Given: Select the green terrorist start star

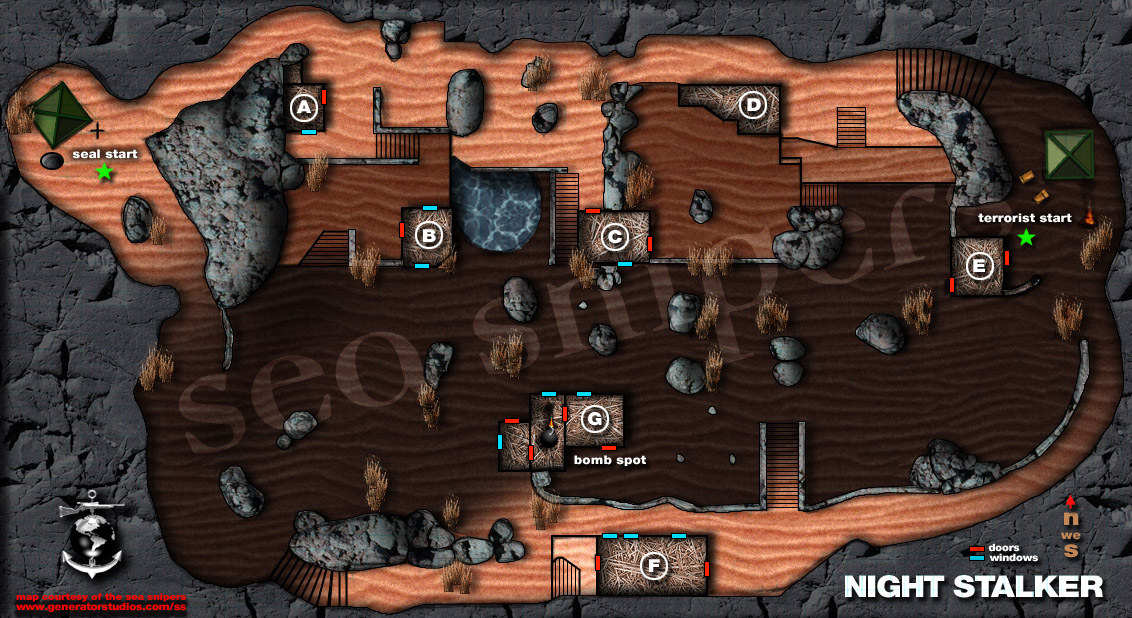Looking at the screenshot, I should point(1025,237).
